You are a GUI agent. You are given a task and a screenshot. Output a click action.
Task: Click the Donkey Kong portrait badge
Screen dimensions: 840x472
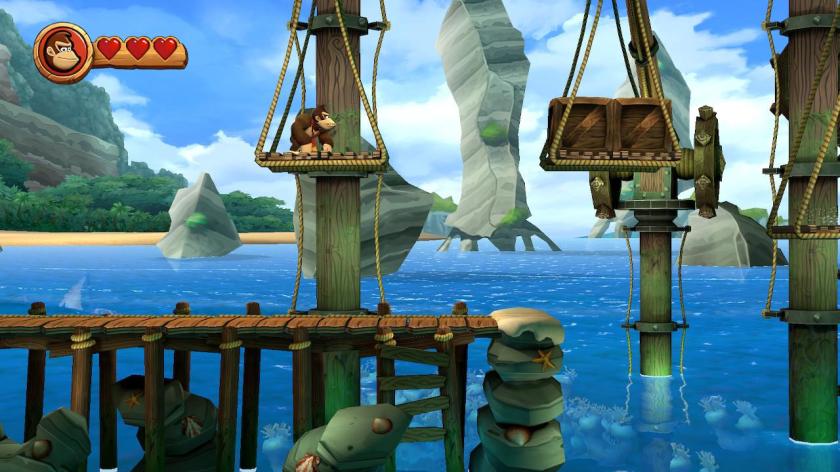tap(63, 50)
